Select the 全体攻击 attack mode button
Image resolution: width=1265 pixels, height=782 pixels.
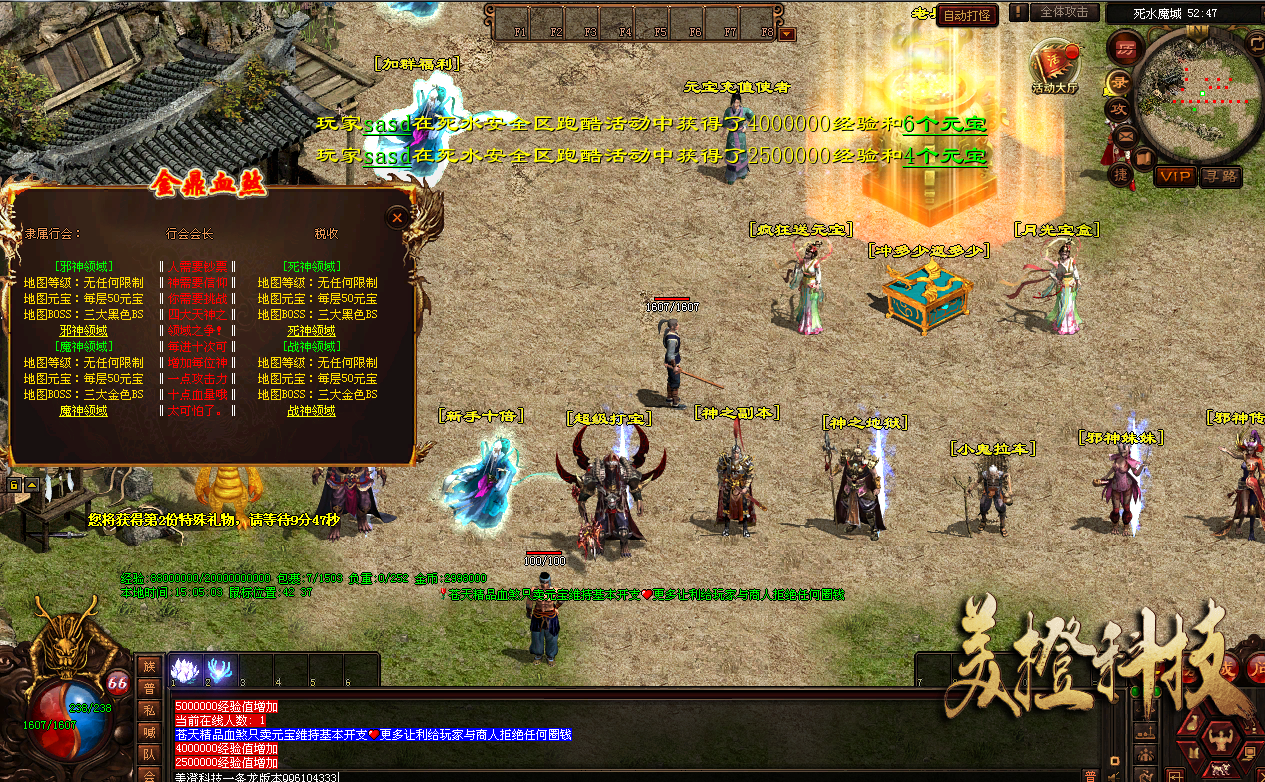(x=1064, y=12)
